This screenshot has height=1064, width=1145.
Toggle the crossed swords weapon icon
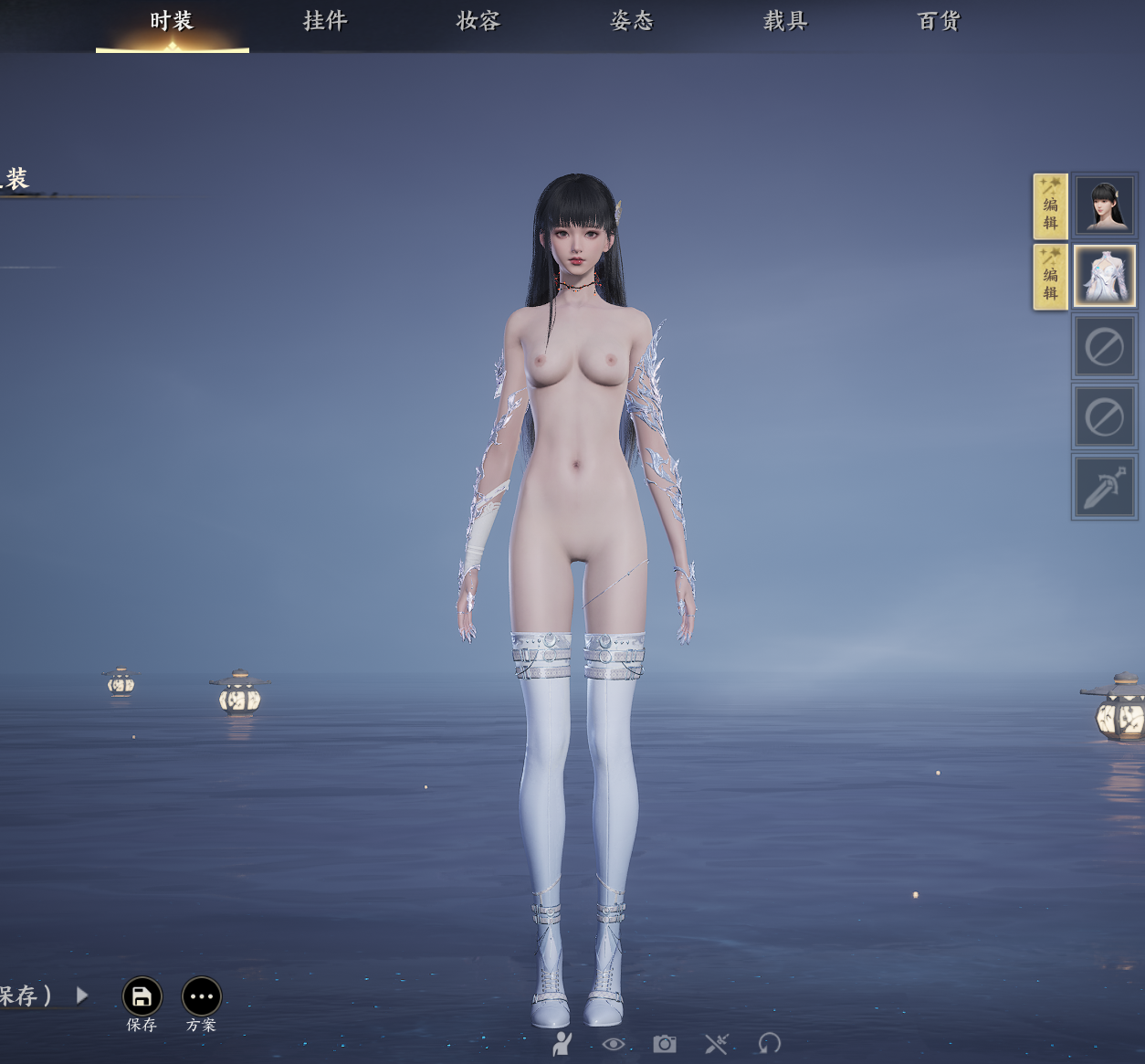[x=717, y=1043]
